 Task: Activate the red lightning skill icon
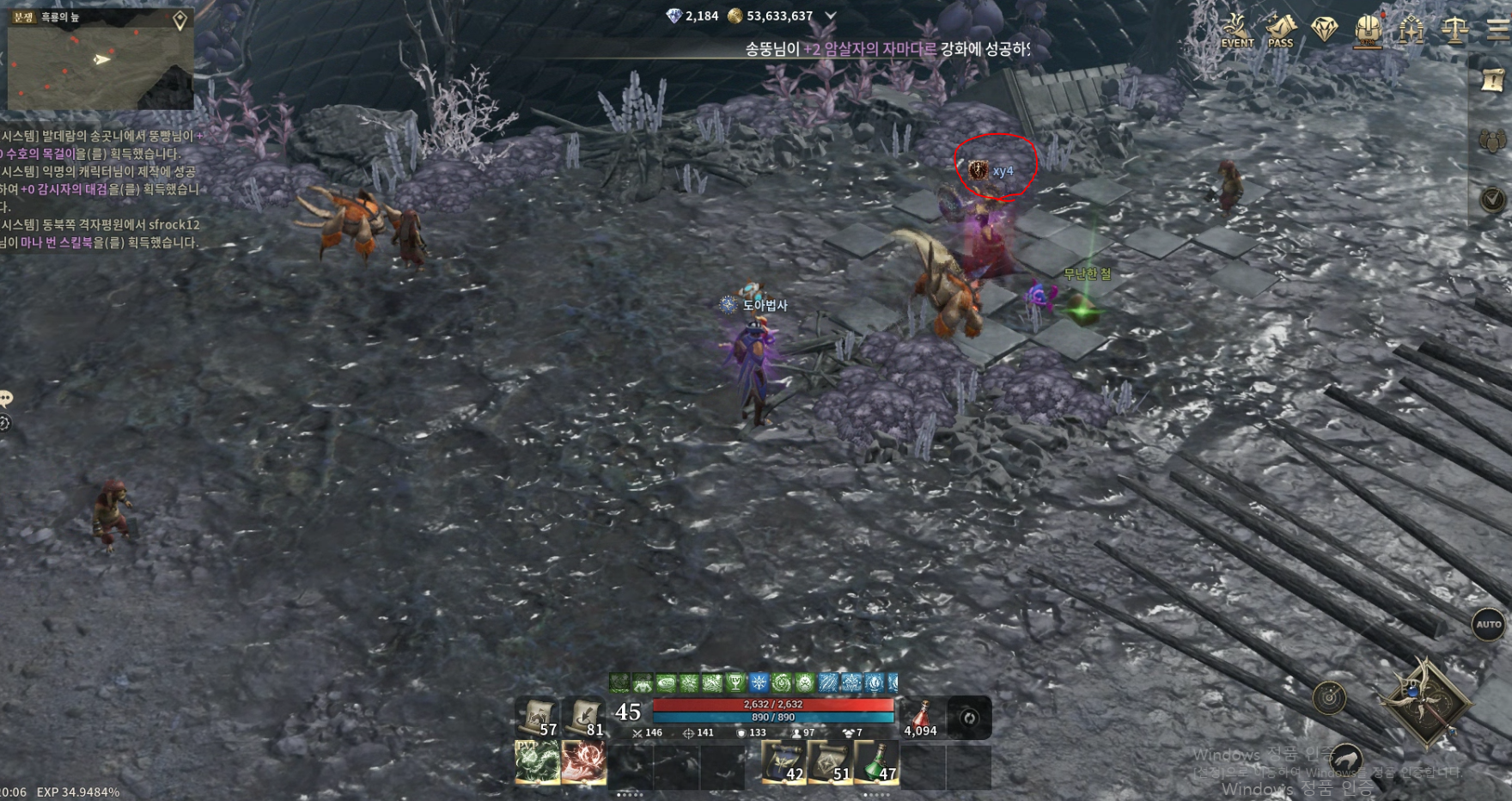pos(584,762)
